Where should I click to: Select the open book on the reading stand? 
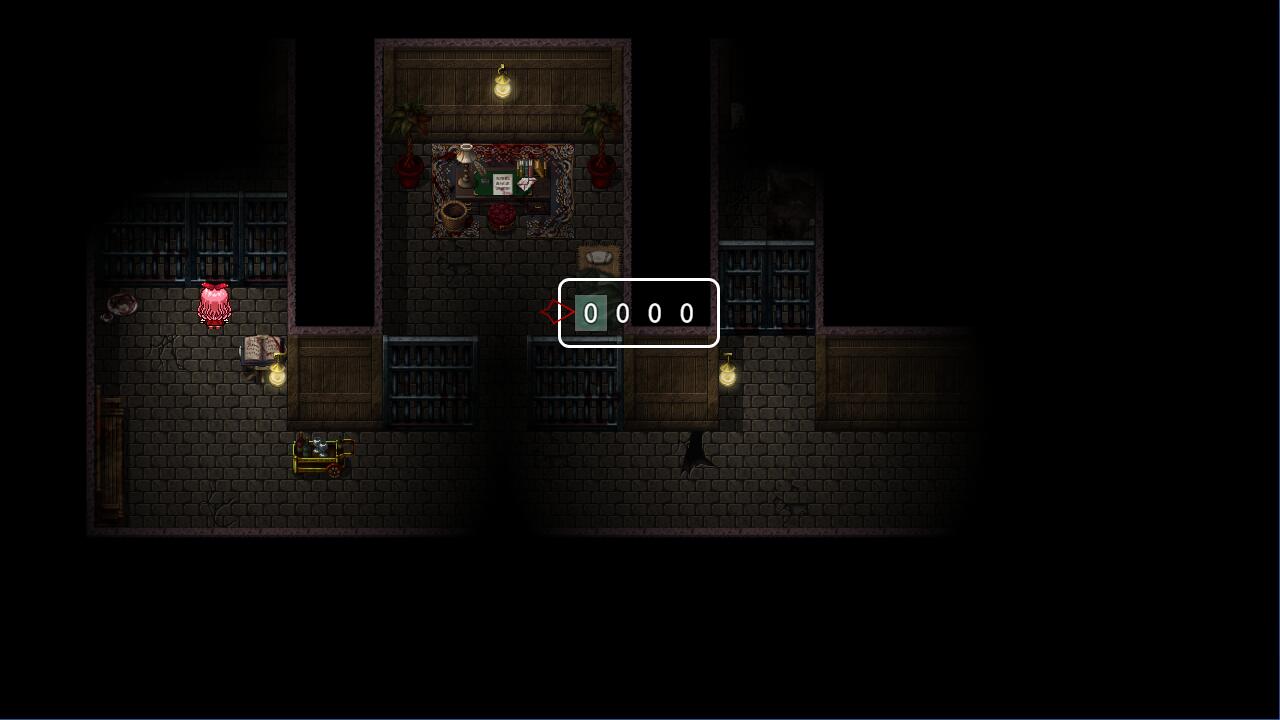pyautogui.click(x=259, y=348)
